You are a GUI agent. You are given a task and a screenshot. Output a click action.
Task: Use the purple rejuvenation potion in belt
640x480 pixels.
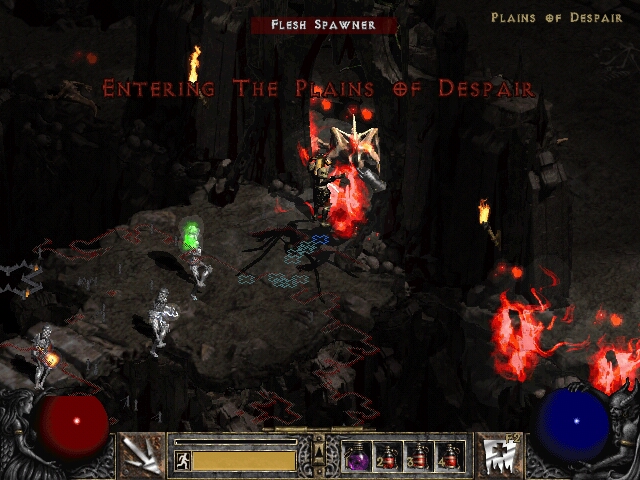point(356,456)
